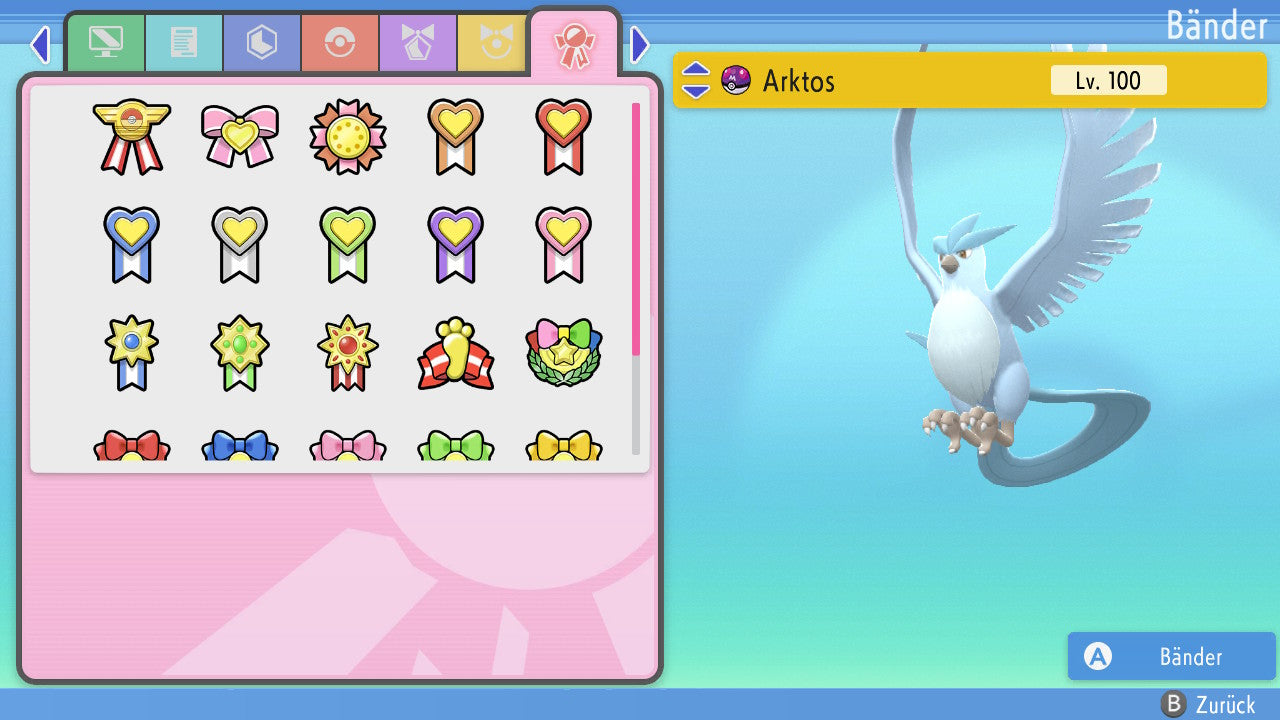Select the gold winged champion ribbon
The height and width of the screenshot is (720, 1280).
131,136
